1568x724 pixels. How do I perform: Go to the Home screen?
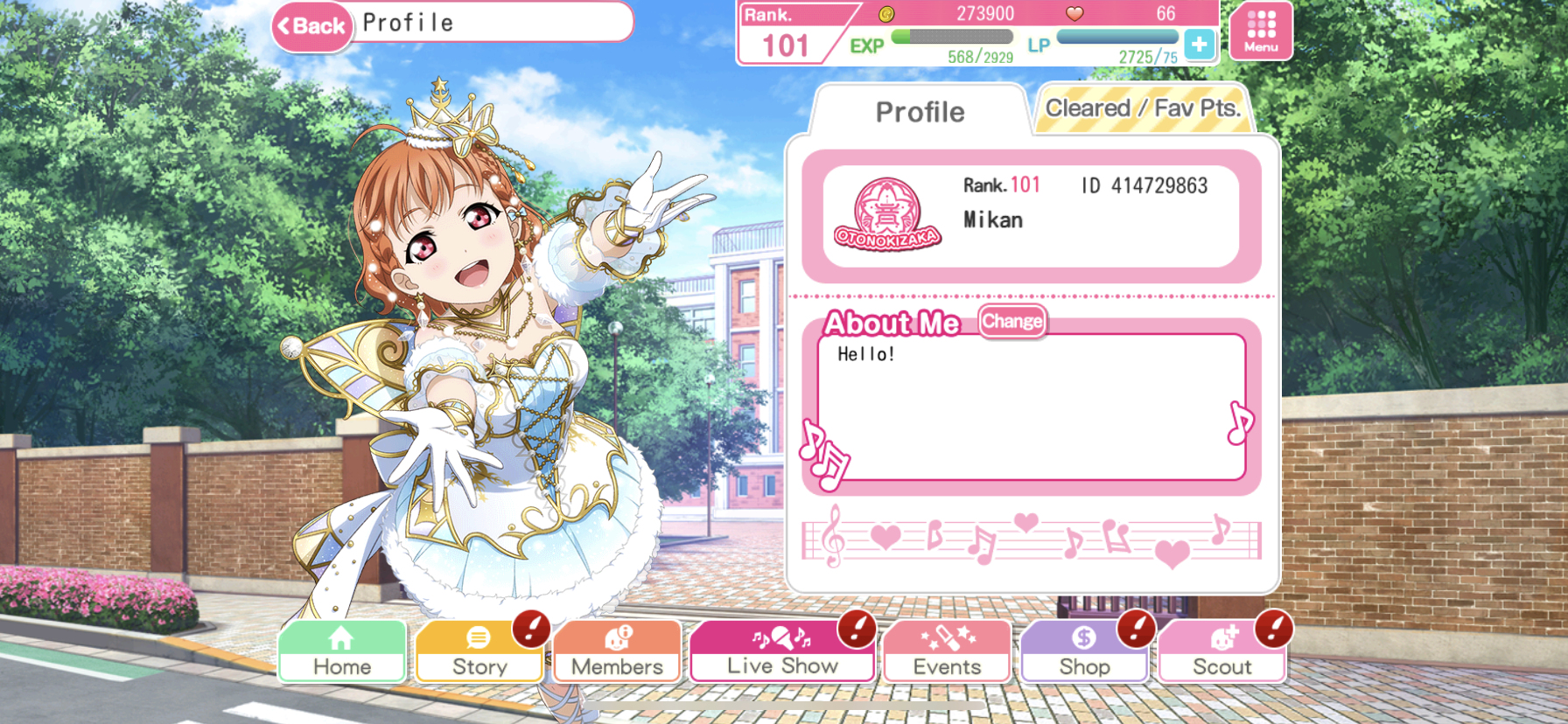pyautogui.click(x=342, y=652)
